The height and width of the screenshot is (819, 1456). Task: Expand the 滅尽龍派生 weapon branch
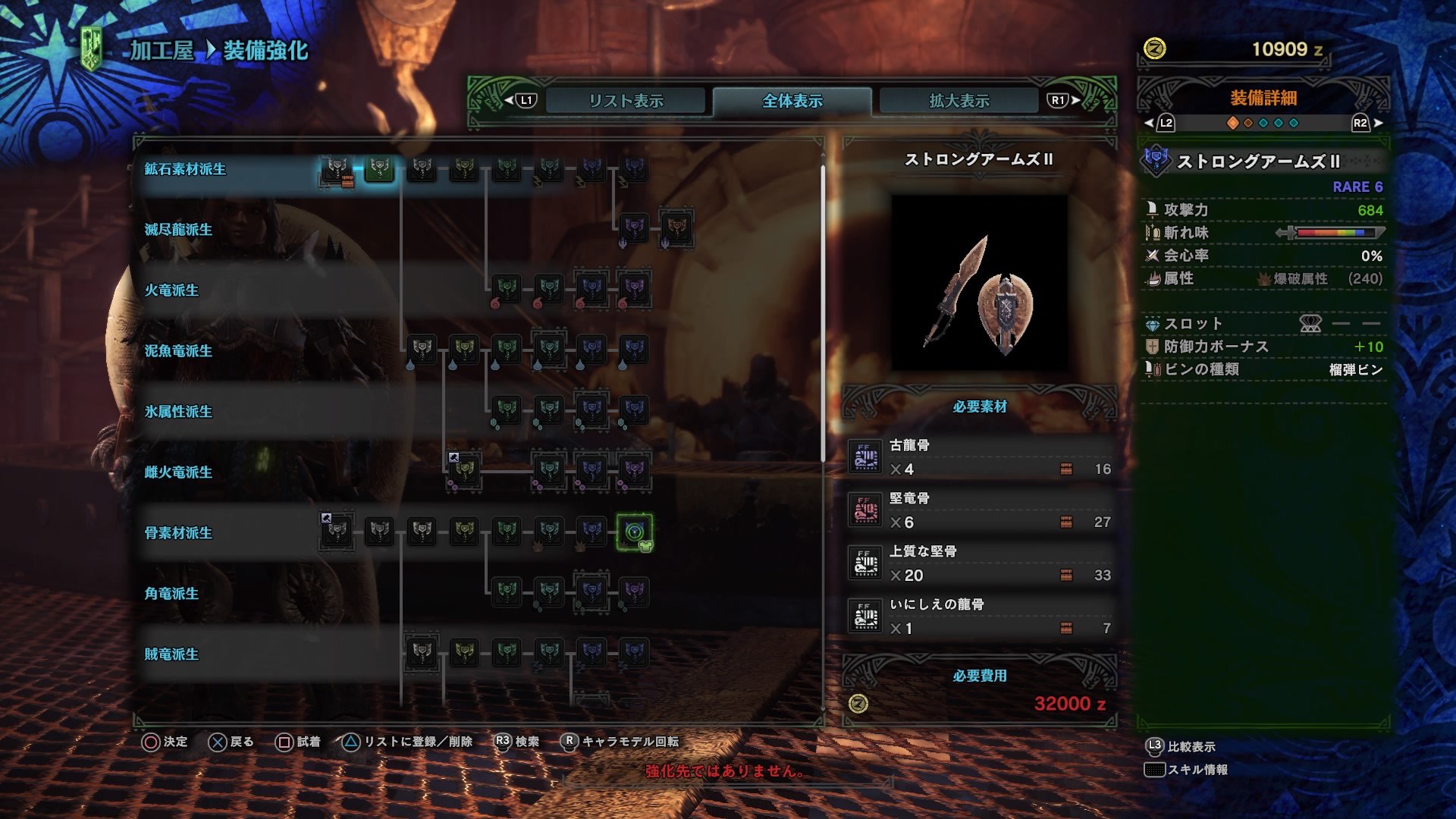[177, 229]
